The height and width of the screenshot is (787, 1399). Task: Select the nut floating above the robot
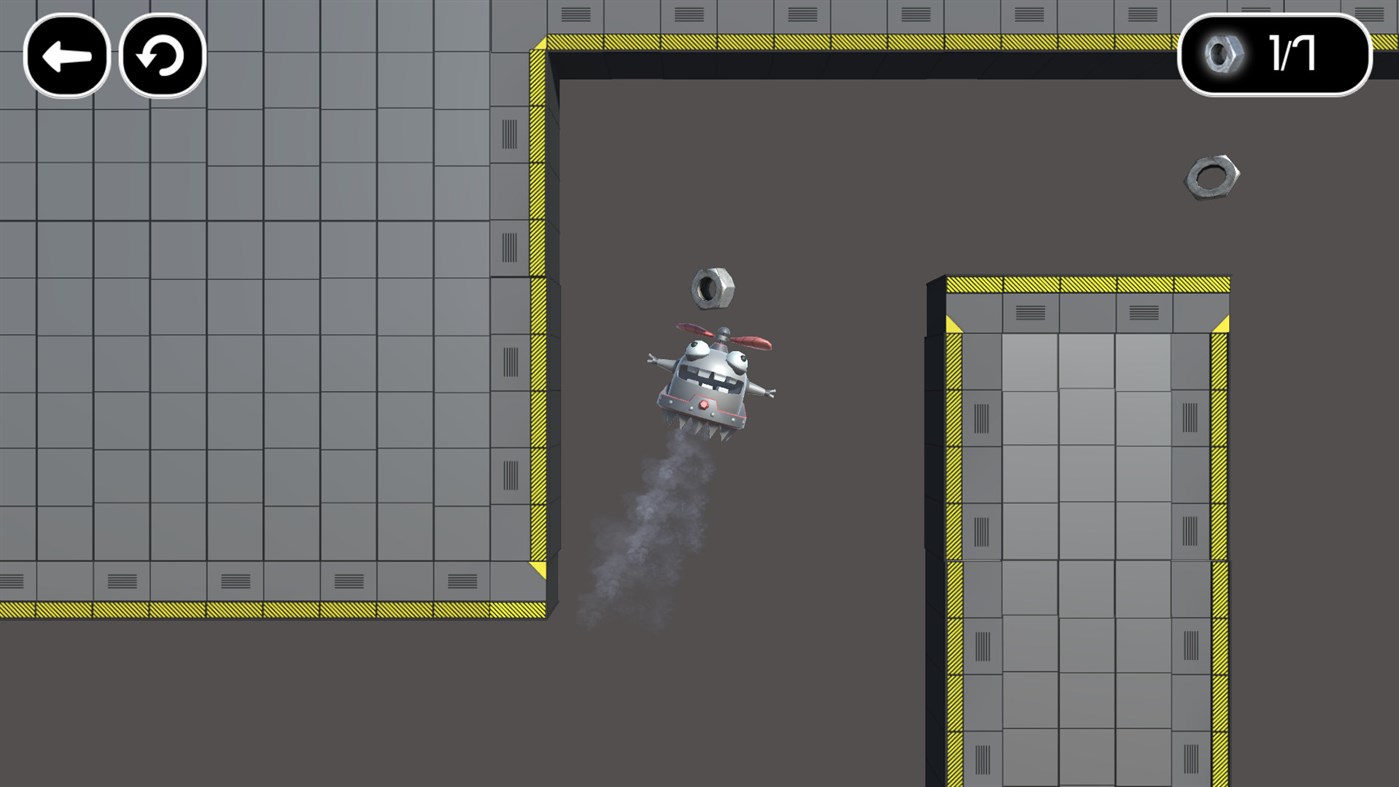pyautogui.click(x=716, y=287)
